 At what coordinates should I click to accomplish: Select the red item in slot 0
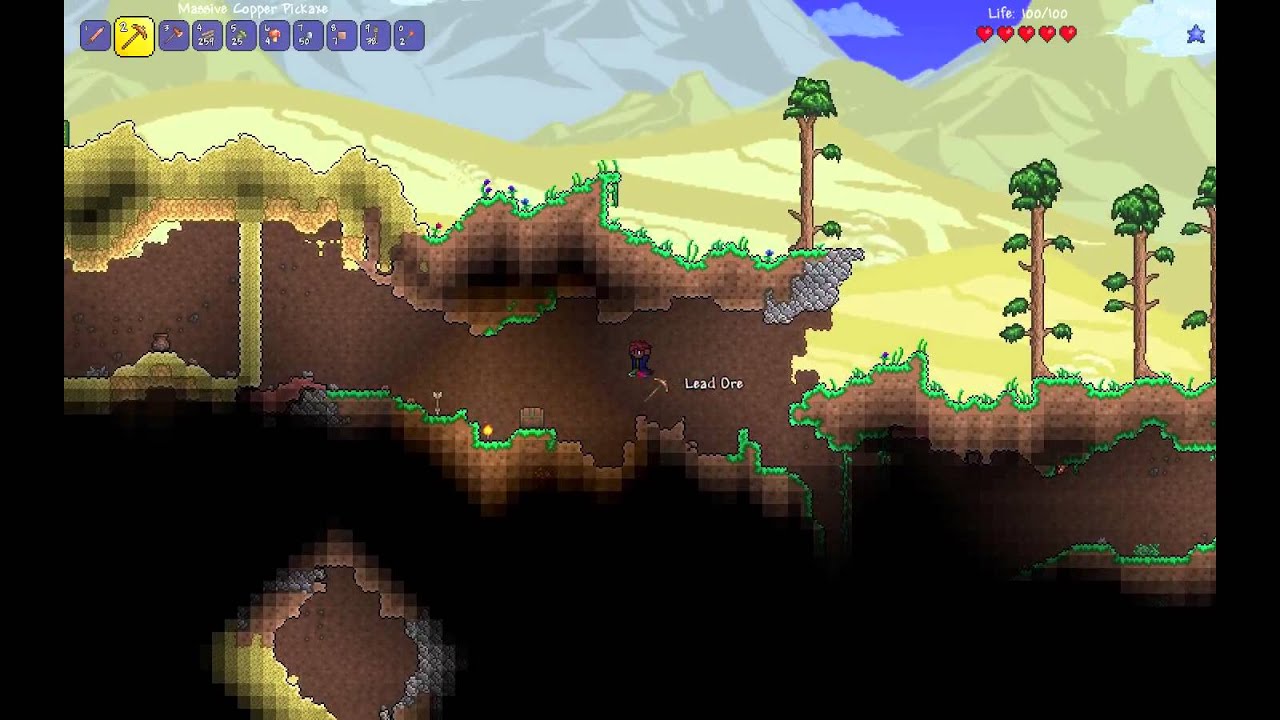point(408,36)
